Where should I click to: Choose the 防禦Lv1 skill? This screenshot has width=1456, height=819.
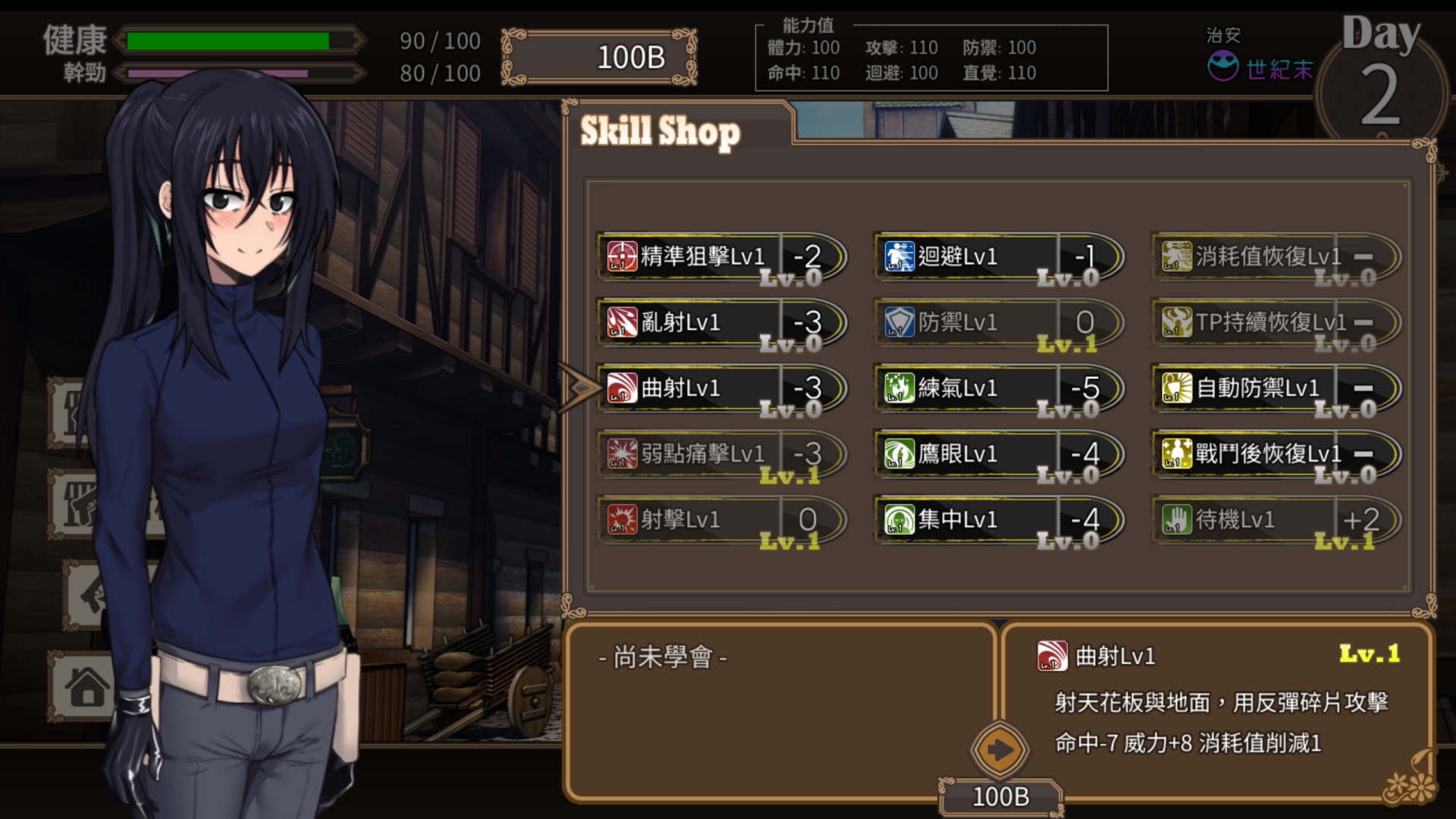(997, 323)
